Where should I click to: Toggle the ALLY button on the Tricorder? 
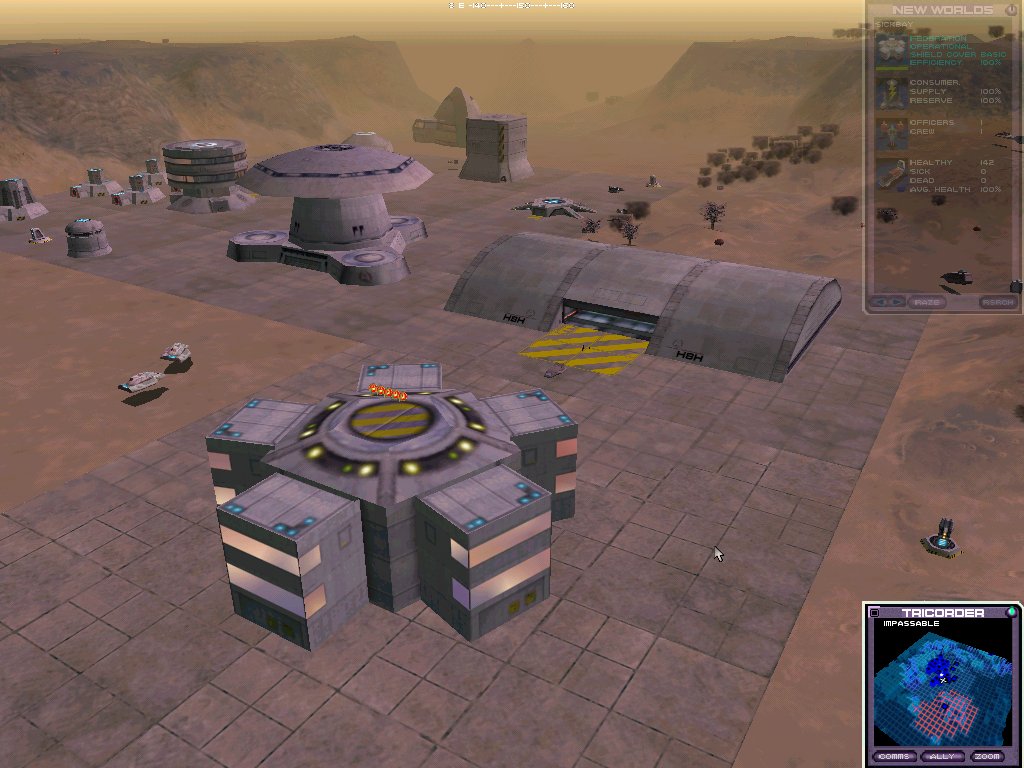tap(941, 756)
